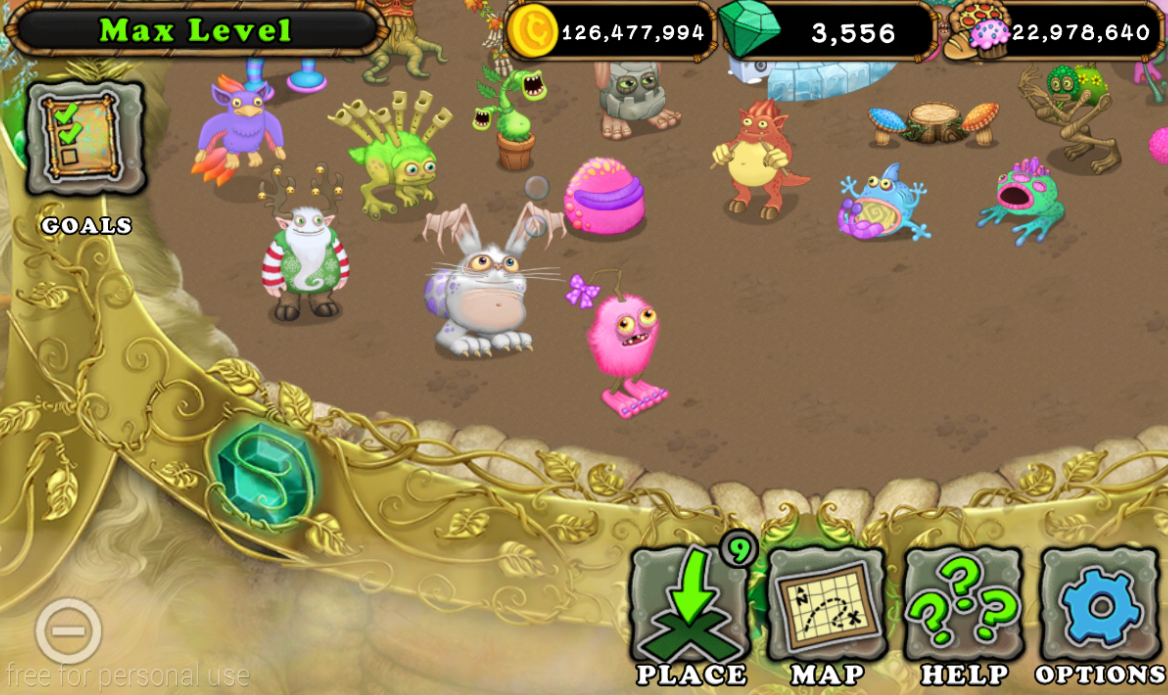The width and height of the screenshot is (1168, 695).
Task: Open the Options gear menu
Action: point(1099,606)
